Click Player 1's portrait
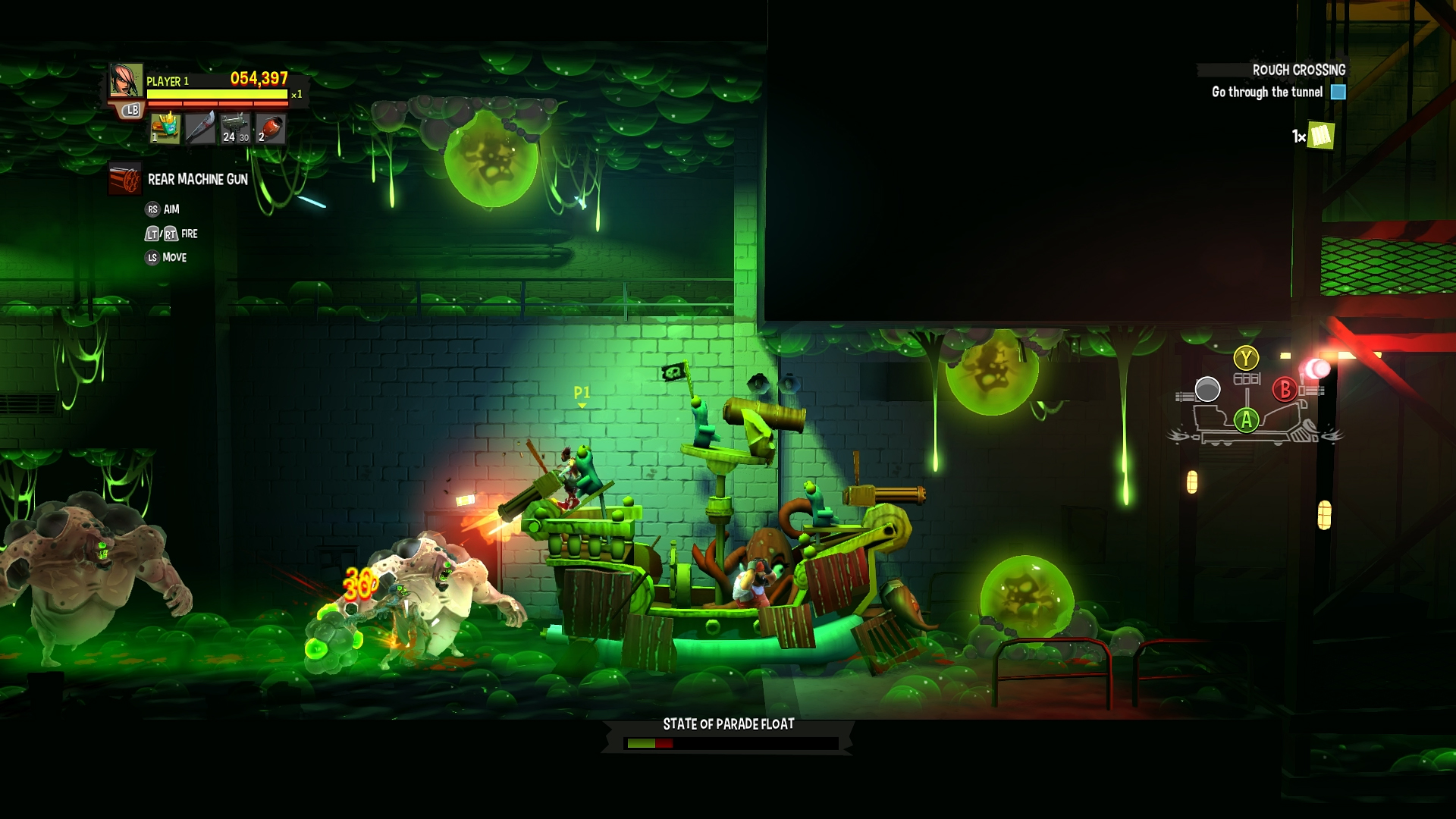The width and height of the screenshot is (1456, 819). pos(124,80)
